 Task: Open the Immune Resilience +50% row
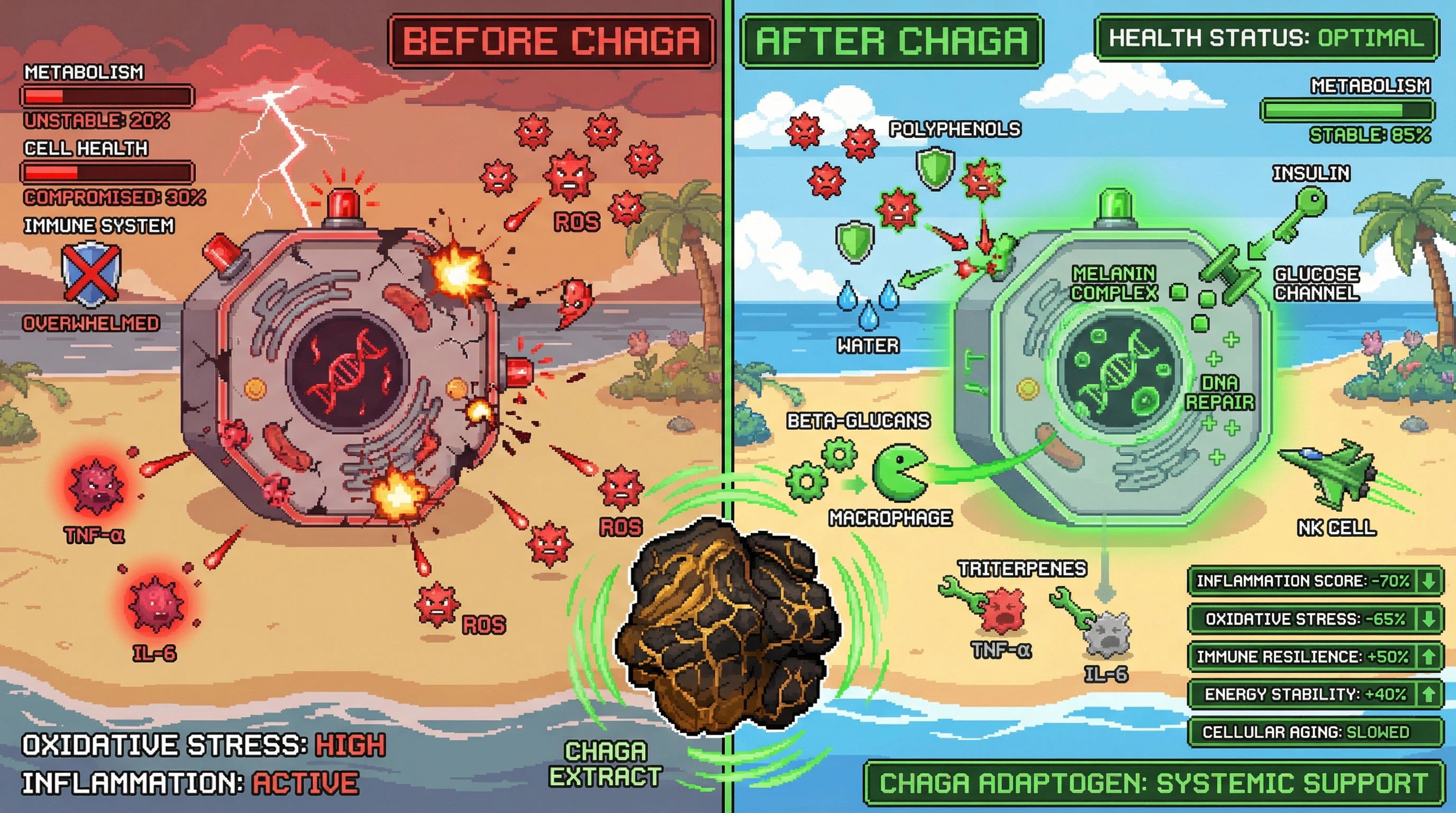[x=1315, y=656]
